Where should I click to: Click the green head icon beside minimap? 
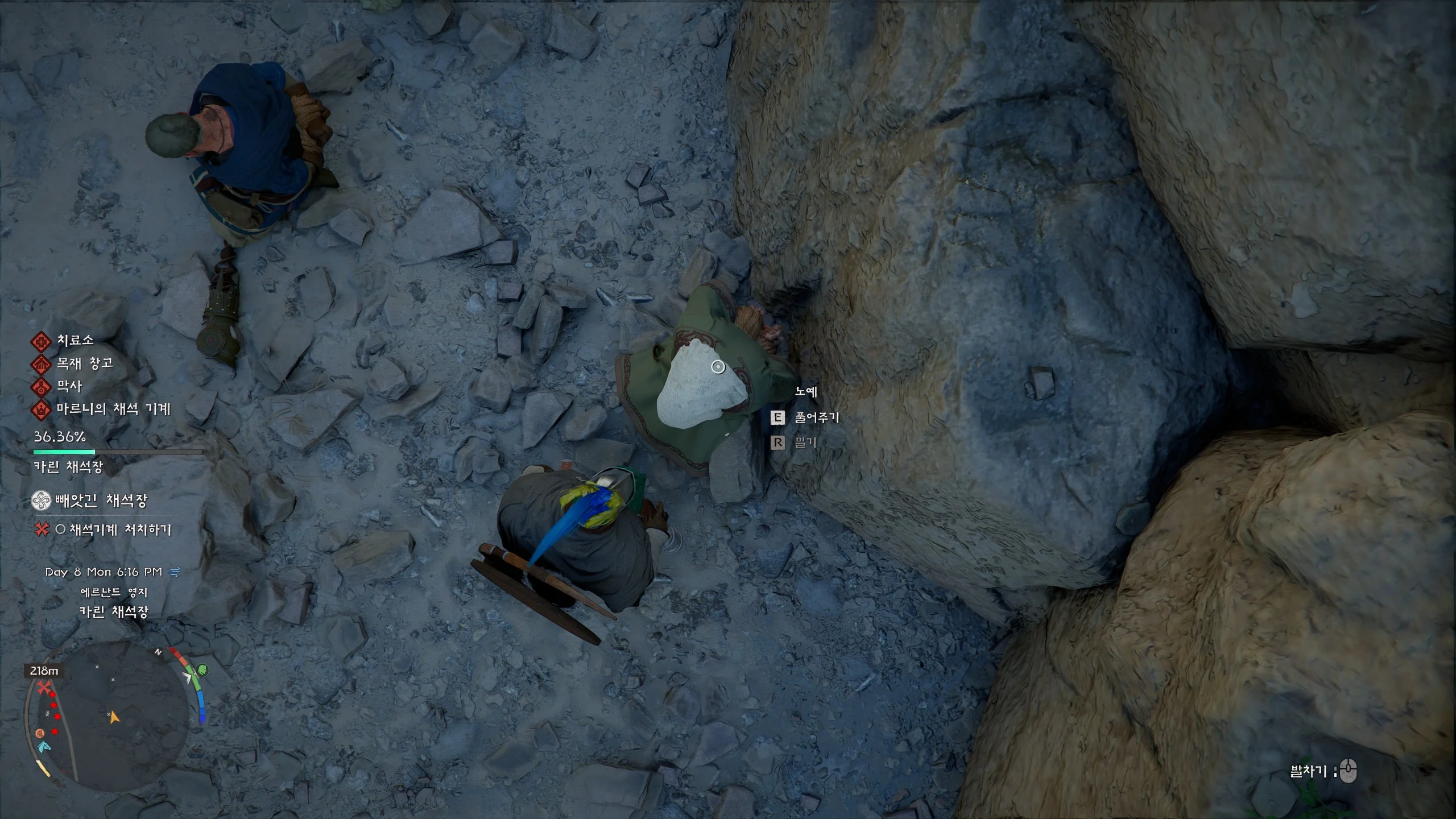click(202, 670)
